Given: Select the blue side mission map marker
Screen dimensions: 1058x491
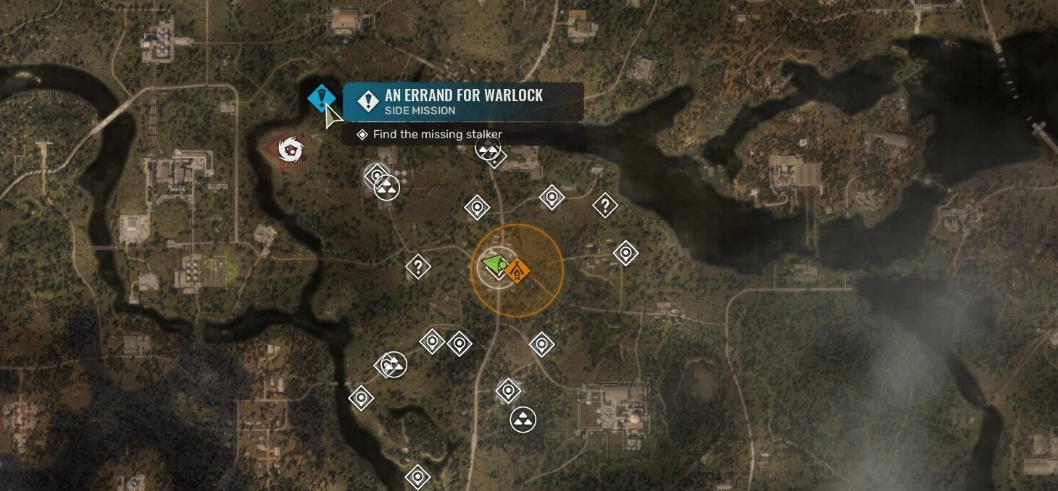Looking at the screenshot, I should 320,98.
